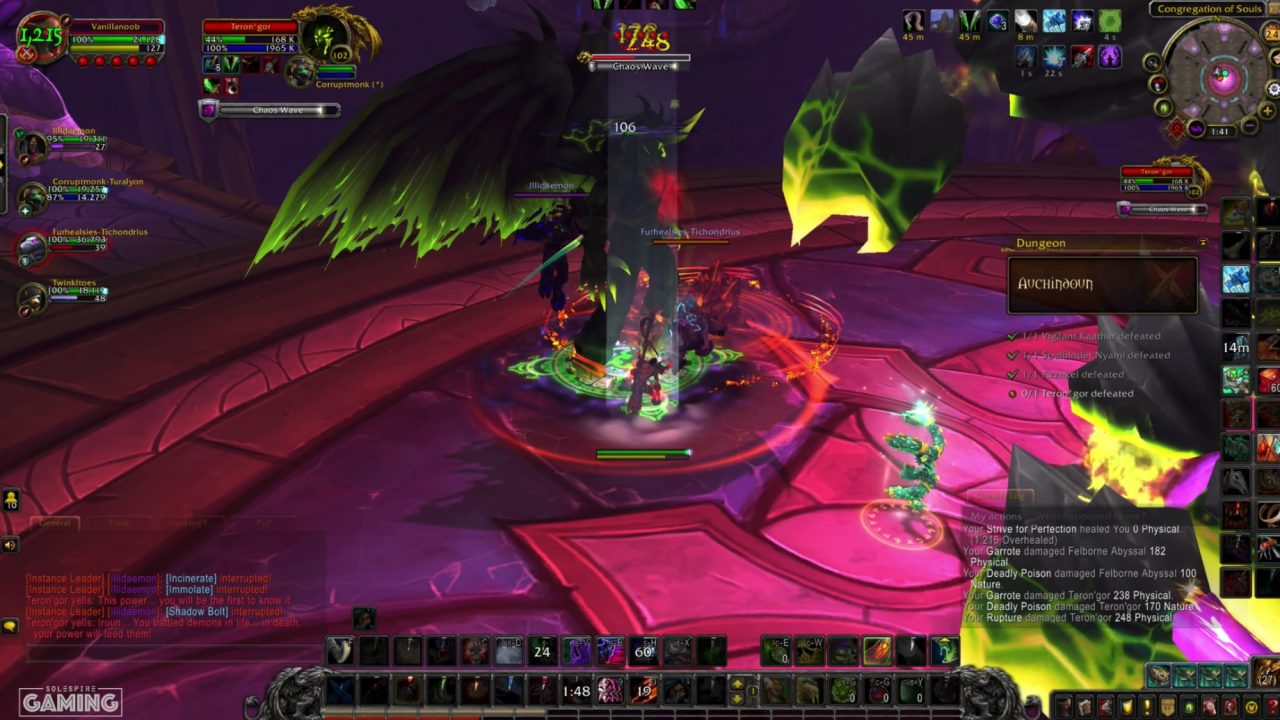Select the General chat tab
The width and height of the screenshot is (1280, 720).
pos(55,522)
